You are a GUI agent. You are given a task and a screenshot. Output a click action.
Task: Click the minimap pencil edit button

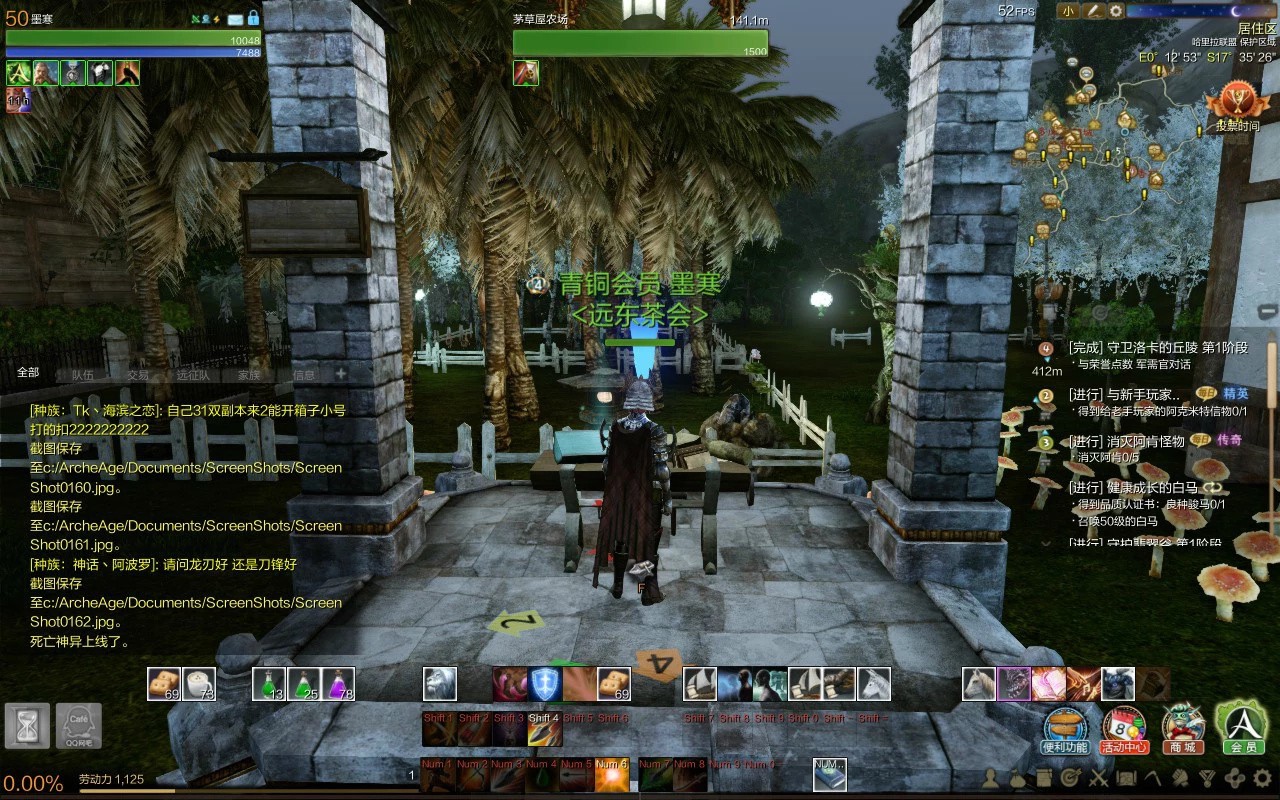point(1093,11)
